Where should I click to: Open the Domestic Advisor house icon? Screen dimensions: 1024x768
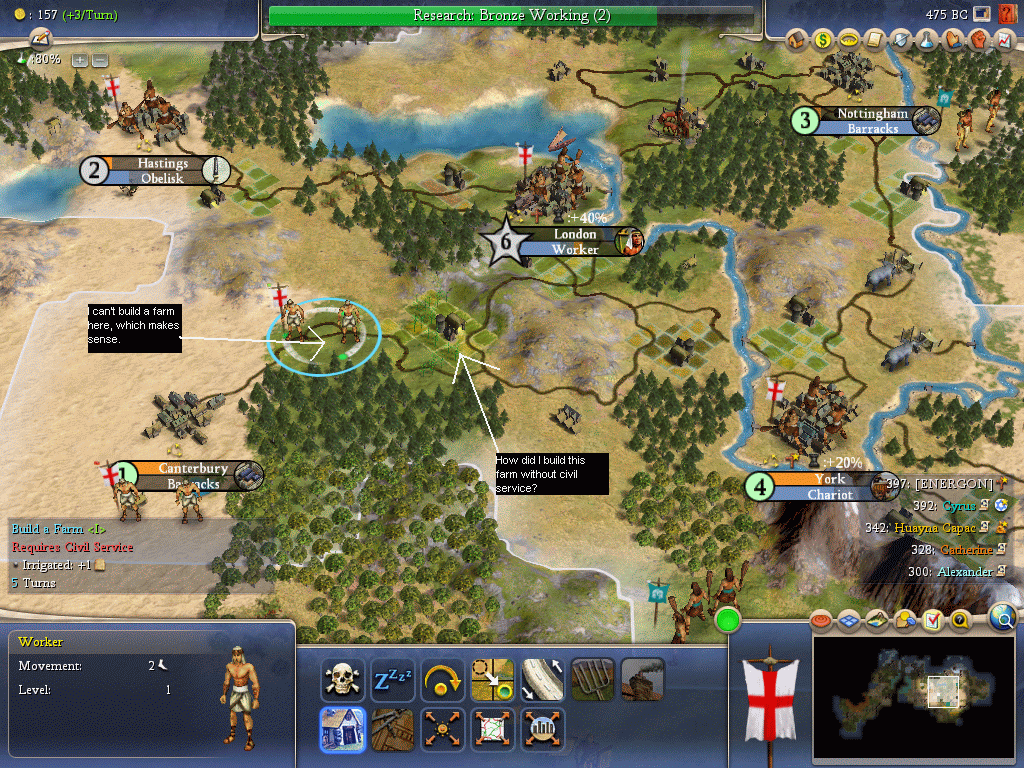click(x=797, y=40)
